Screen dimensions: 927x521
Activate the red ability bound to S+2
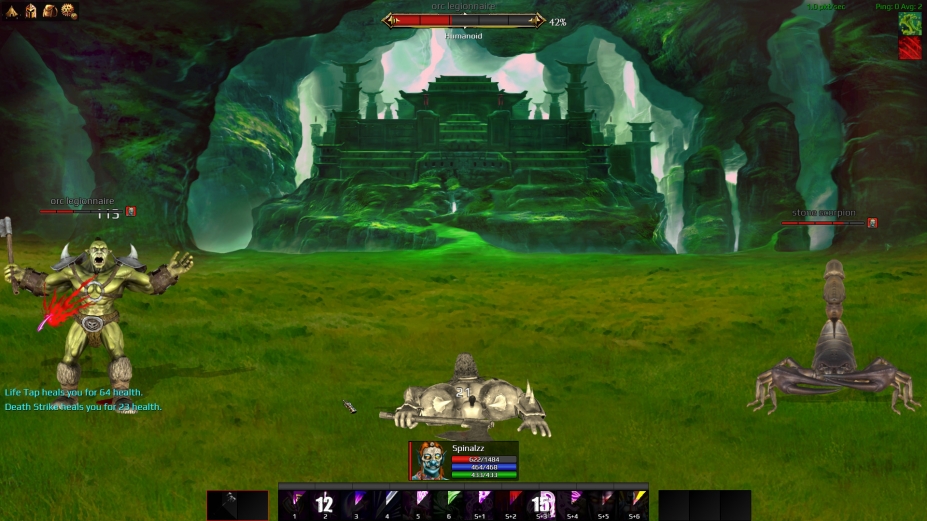coord(511,503)
